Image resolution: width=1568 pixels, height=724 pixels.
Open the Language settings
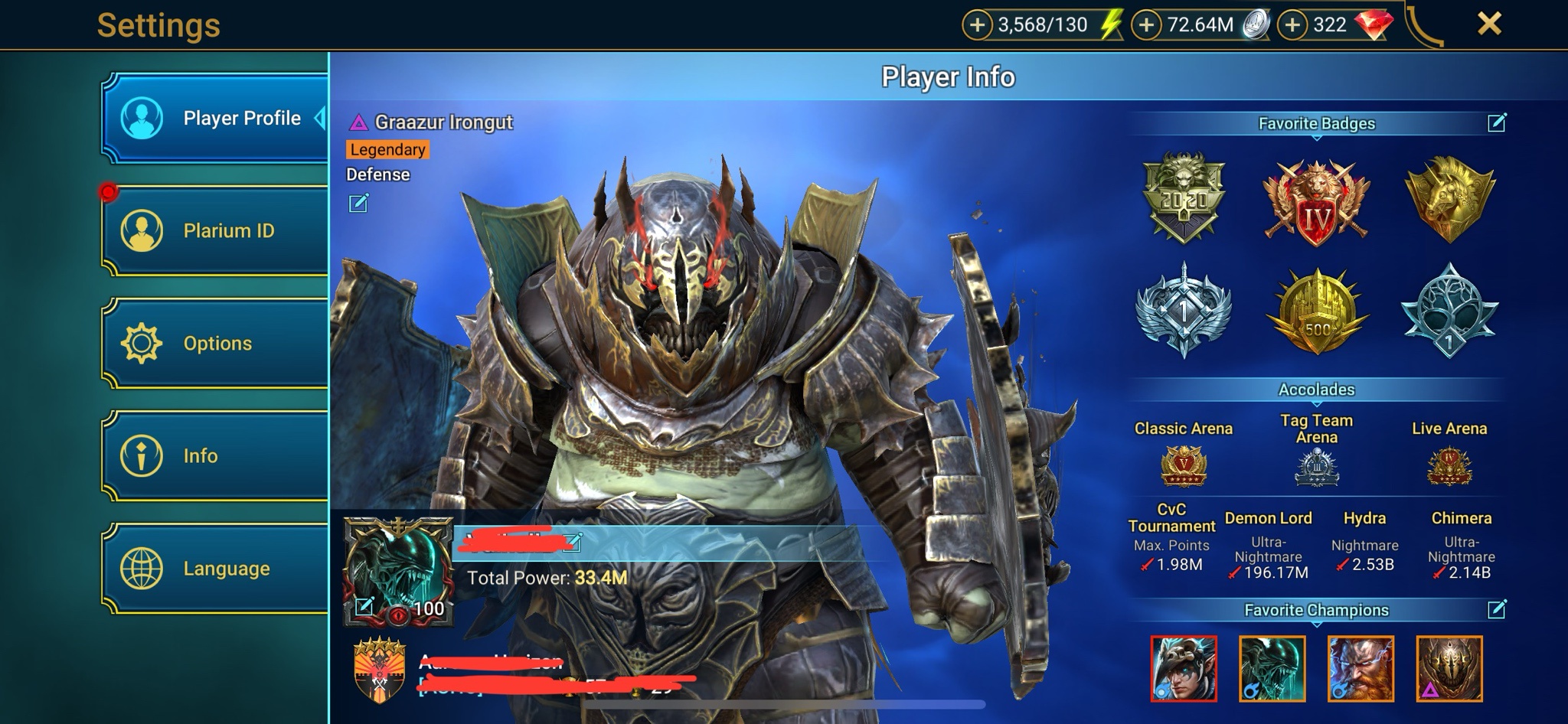coord(215,568)
